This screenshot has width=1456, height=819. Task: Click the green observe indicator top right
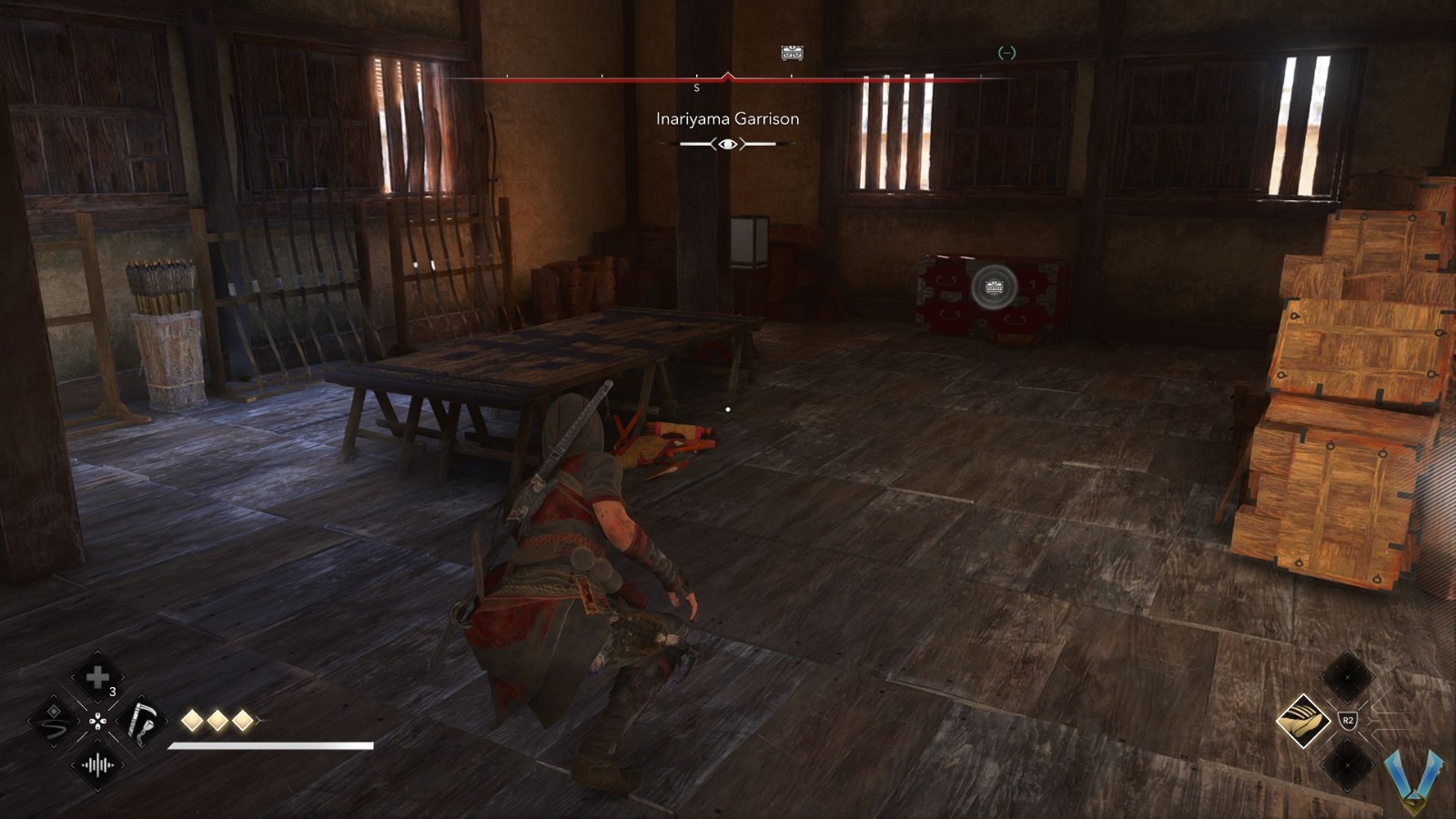tap(1006, 55)
